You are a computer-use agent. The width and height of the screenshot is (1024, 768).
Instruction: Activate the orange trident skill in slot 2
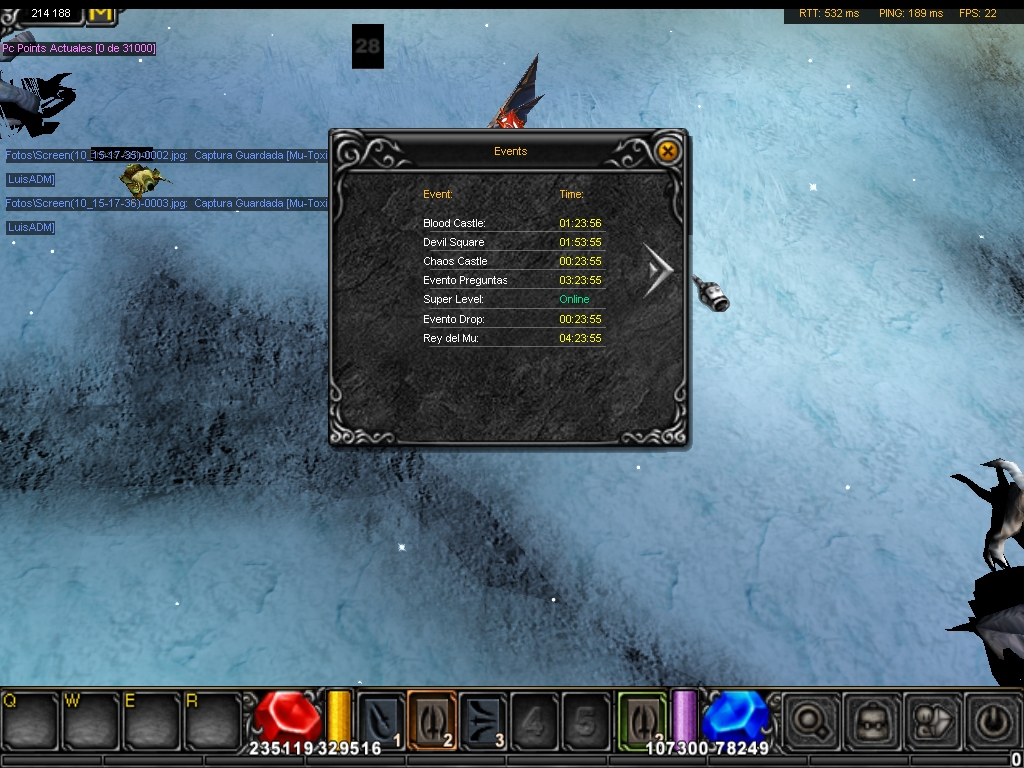pos(432,720)
